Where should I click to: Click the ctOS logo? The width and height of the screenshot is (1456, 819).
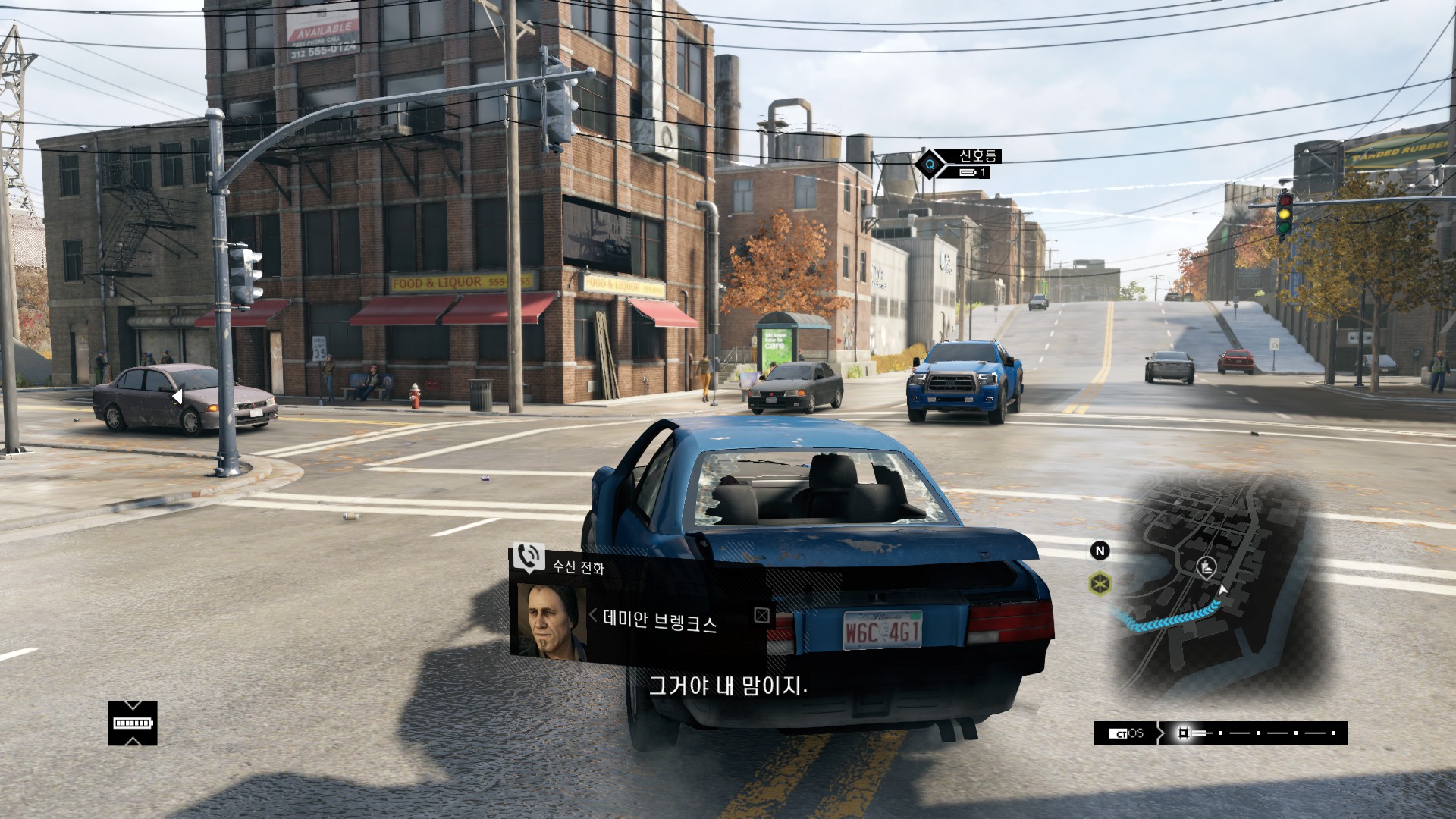(1126, 733)
